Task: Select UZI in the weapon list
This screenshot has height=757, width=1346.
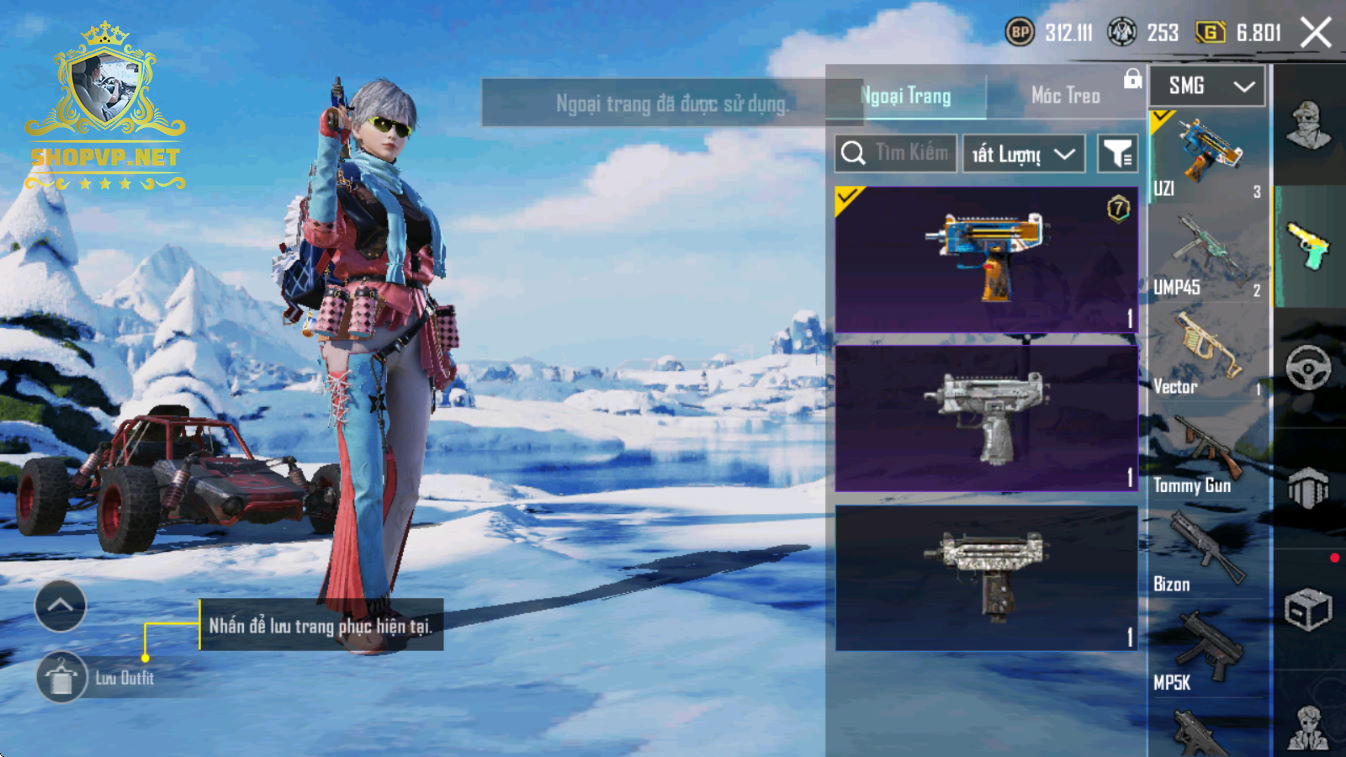Action: point(1208,157)
